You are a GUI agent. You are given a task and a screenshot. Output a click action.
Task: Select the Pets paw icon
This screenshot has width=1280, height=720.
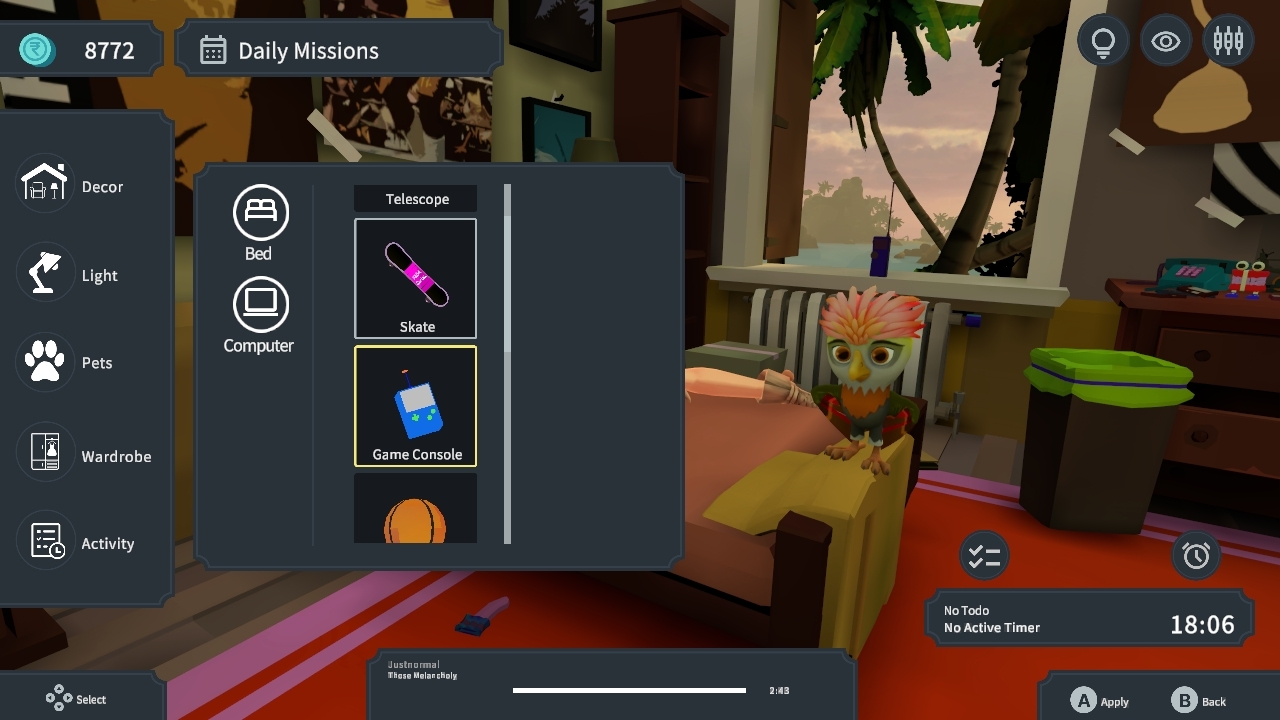click(x=44, y=362)
